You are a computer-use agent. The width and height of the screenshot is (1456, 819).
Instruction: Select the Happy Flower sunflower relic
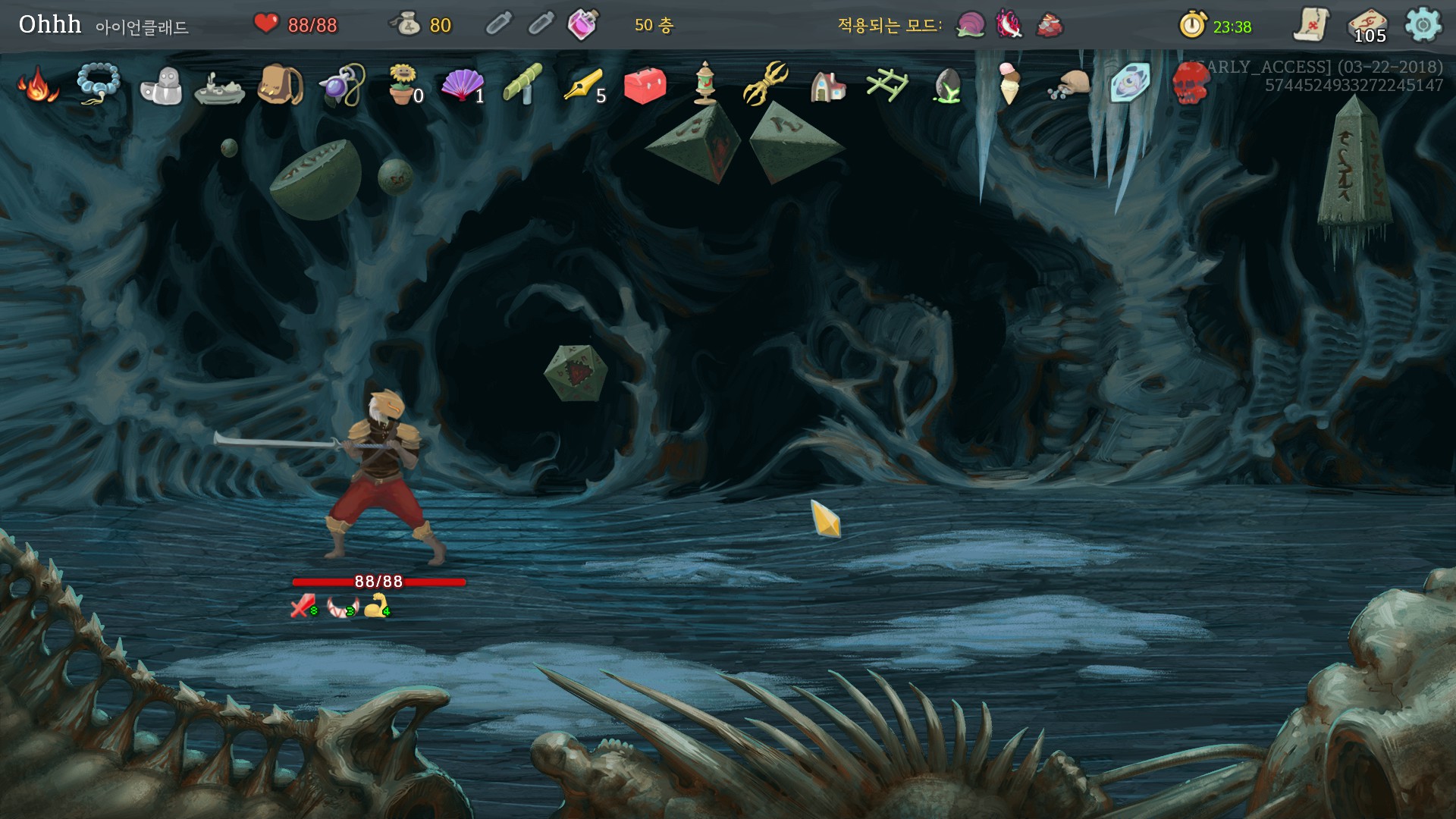click(x=403, y=83)
